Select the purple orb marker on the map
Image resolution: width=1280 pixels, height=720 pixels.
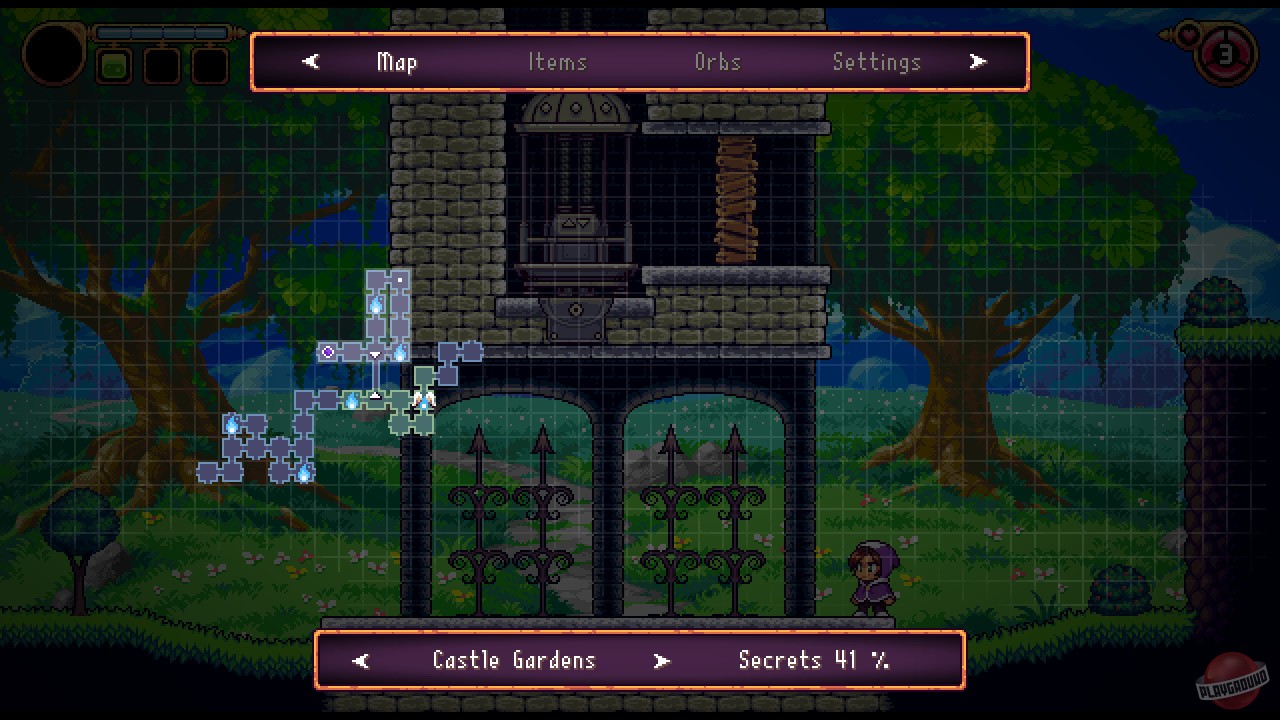click(x=328, y=350)
